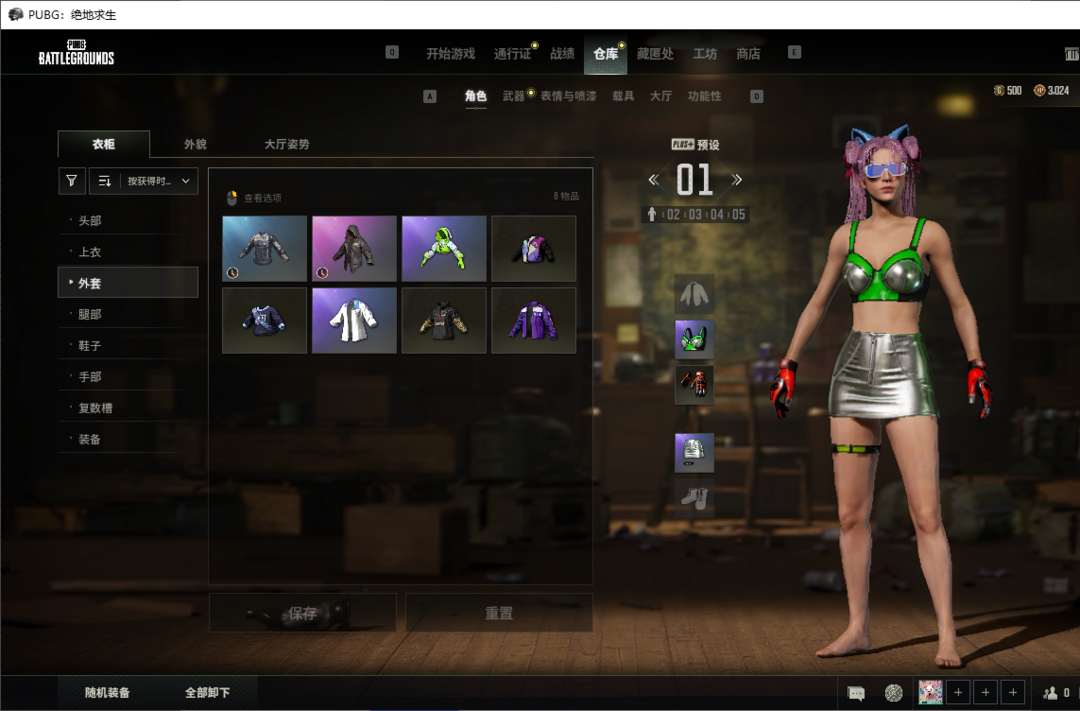Switch to the 商店 tab

[x=748, y=54]
